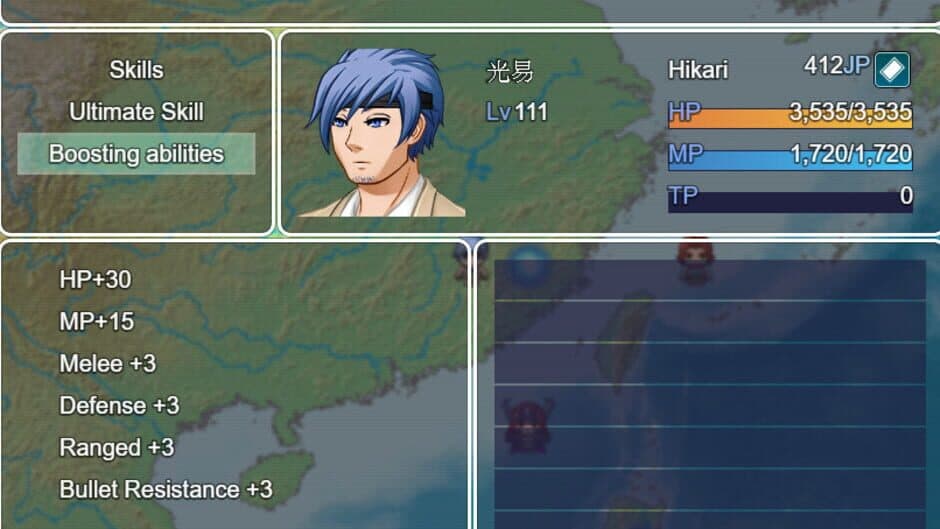Viewport: 940px width, 529px height.
Task: Pick the HP+30 boost
Action: tap(95, 280)
